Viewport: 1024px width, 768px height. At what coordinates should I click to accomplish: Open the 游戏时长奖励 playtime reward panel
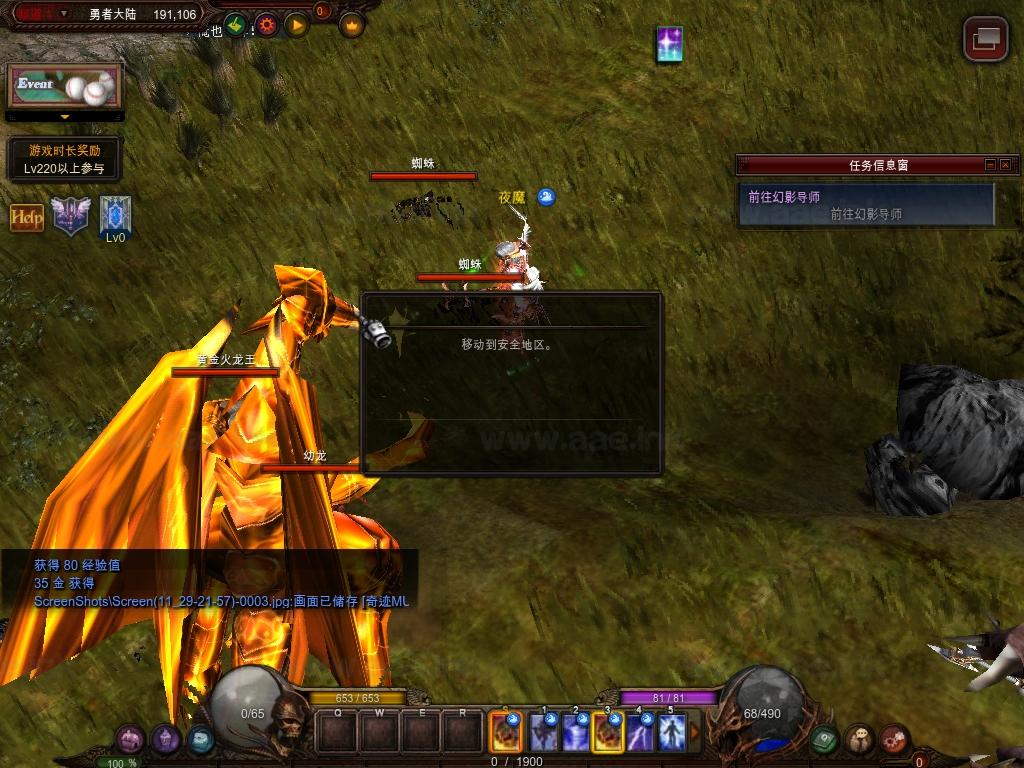64,159
